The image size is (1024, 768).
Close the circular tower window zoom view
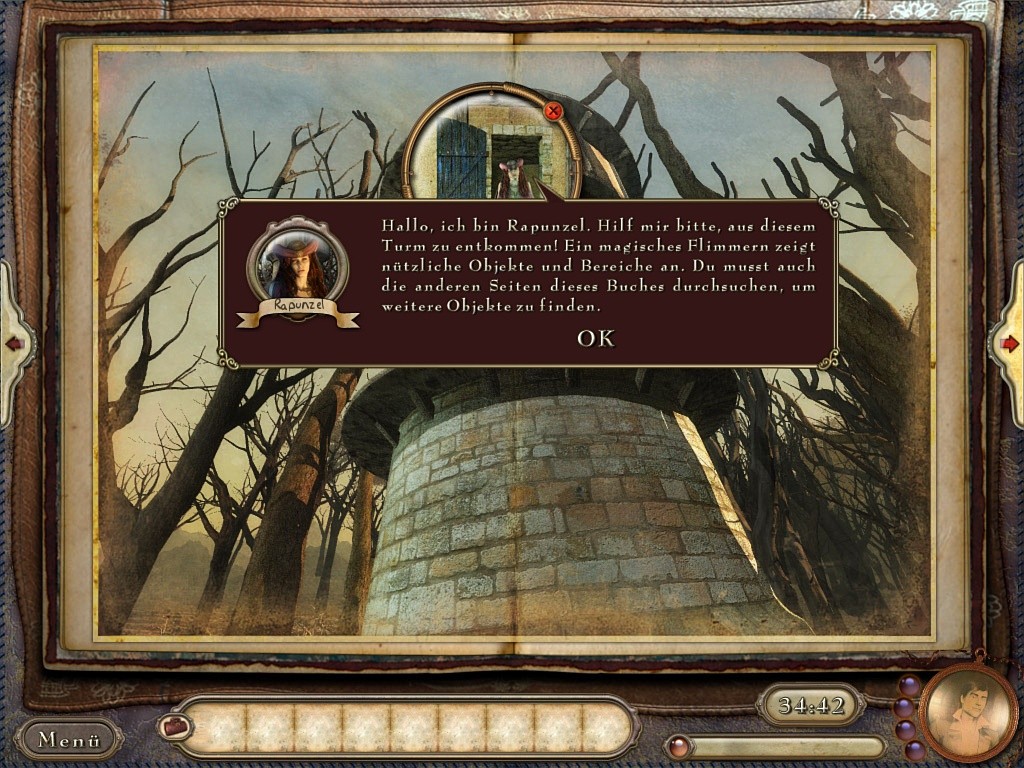pyautogui.click(x=553, y=111)
